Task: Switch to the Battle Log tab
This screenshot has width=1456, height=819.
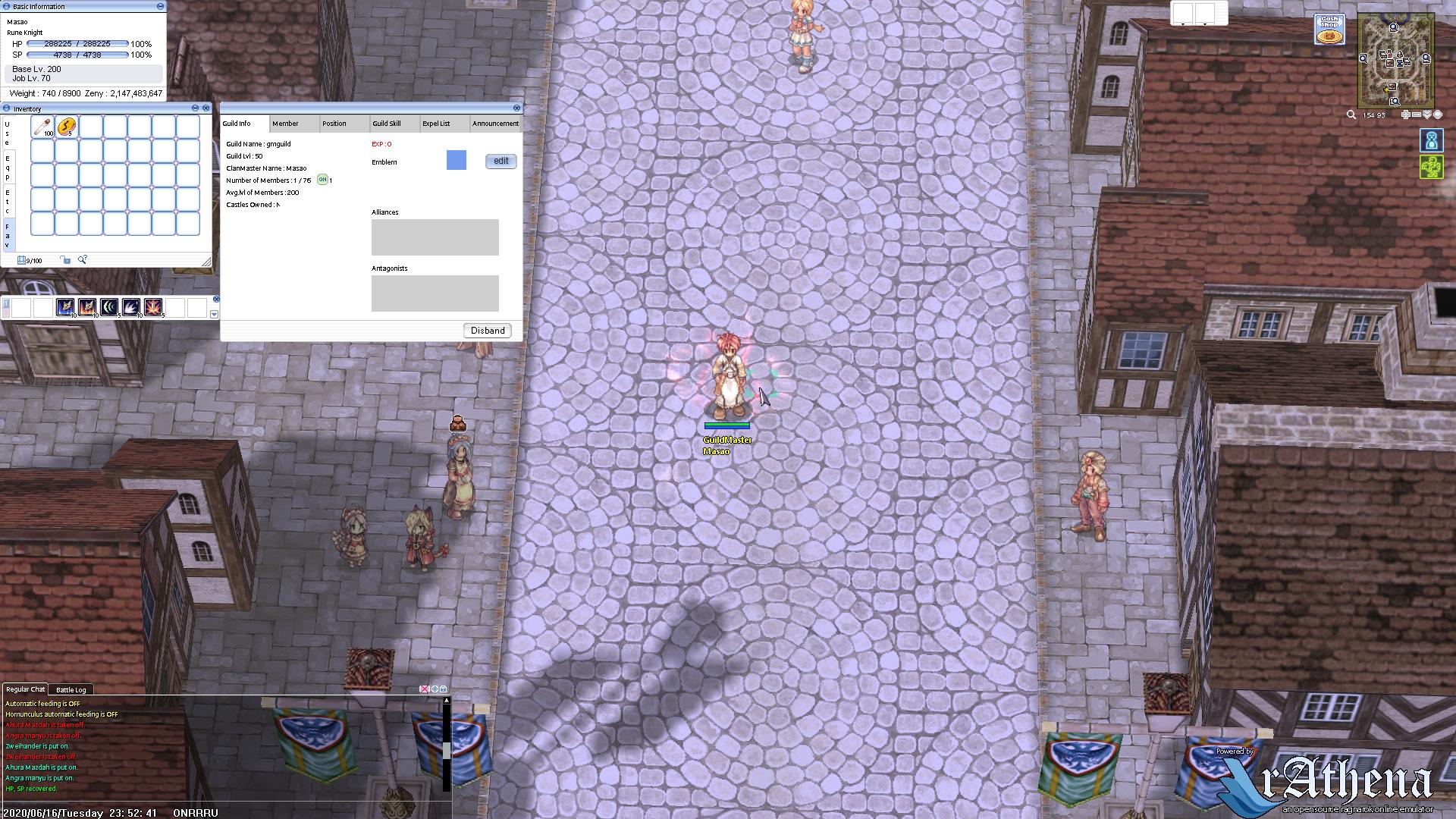Action: point(71,689)
